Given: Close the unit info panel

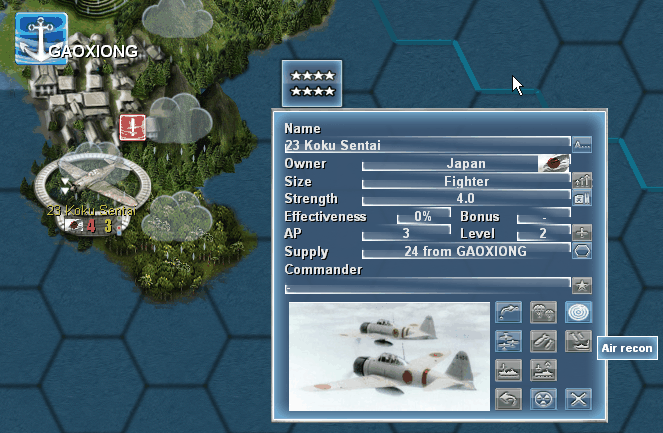Looking at the screenshot, I should [x=578, y=399].
